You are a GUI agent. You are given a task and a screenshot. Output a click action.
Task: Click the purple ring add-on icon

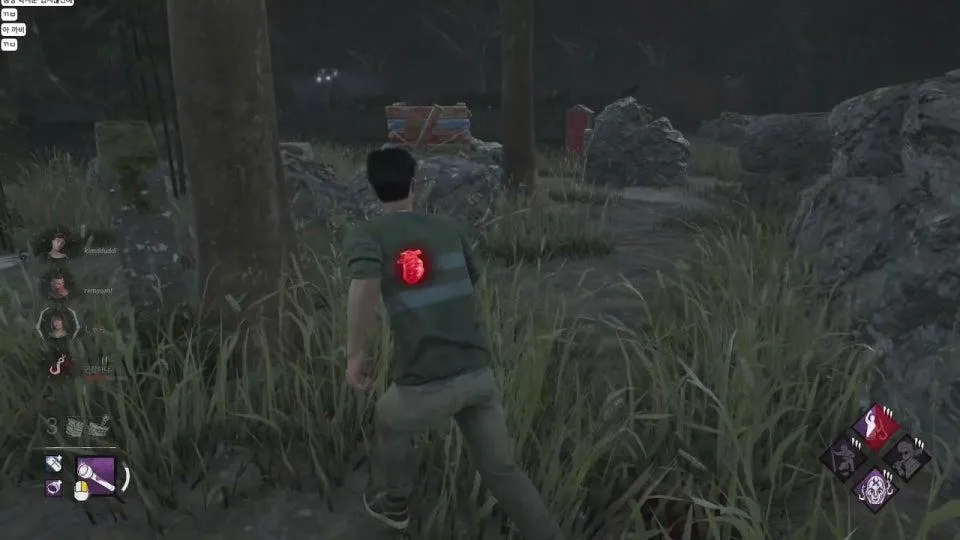click(x=54, y=488)
